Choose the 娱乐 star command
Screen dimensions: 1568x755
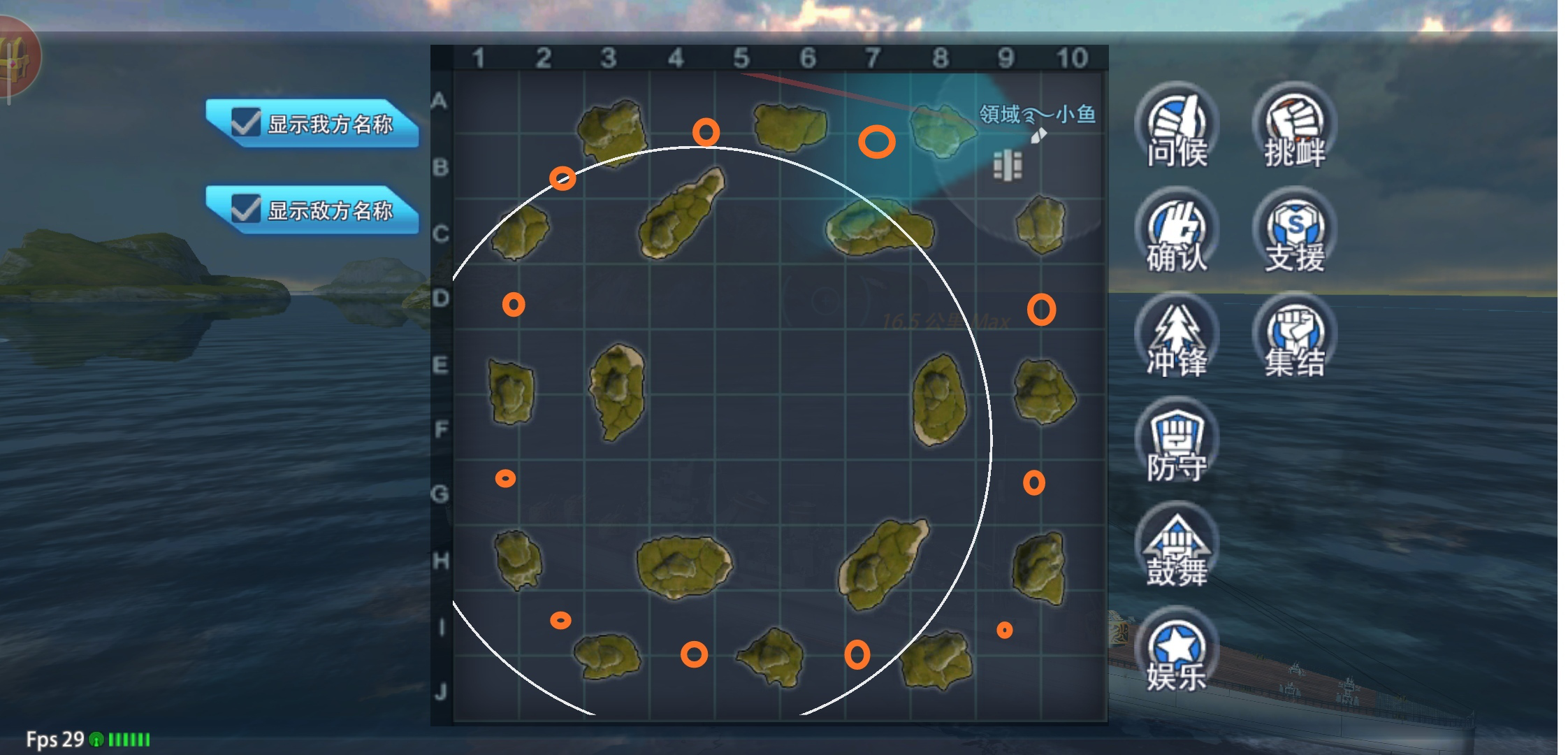click(1177, 650)
